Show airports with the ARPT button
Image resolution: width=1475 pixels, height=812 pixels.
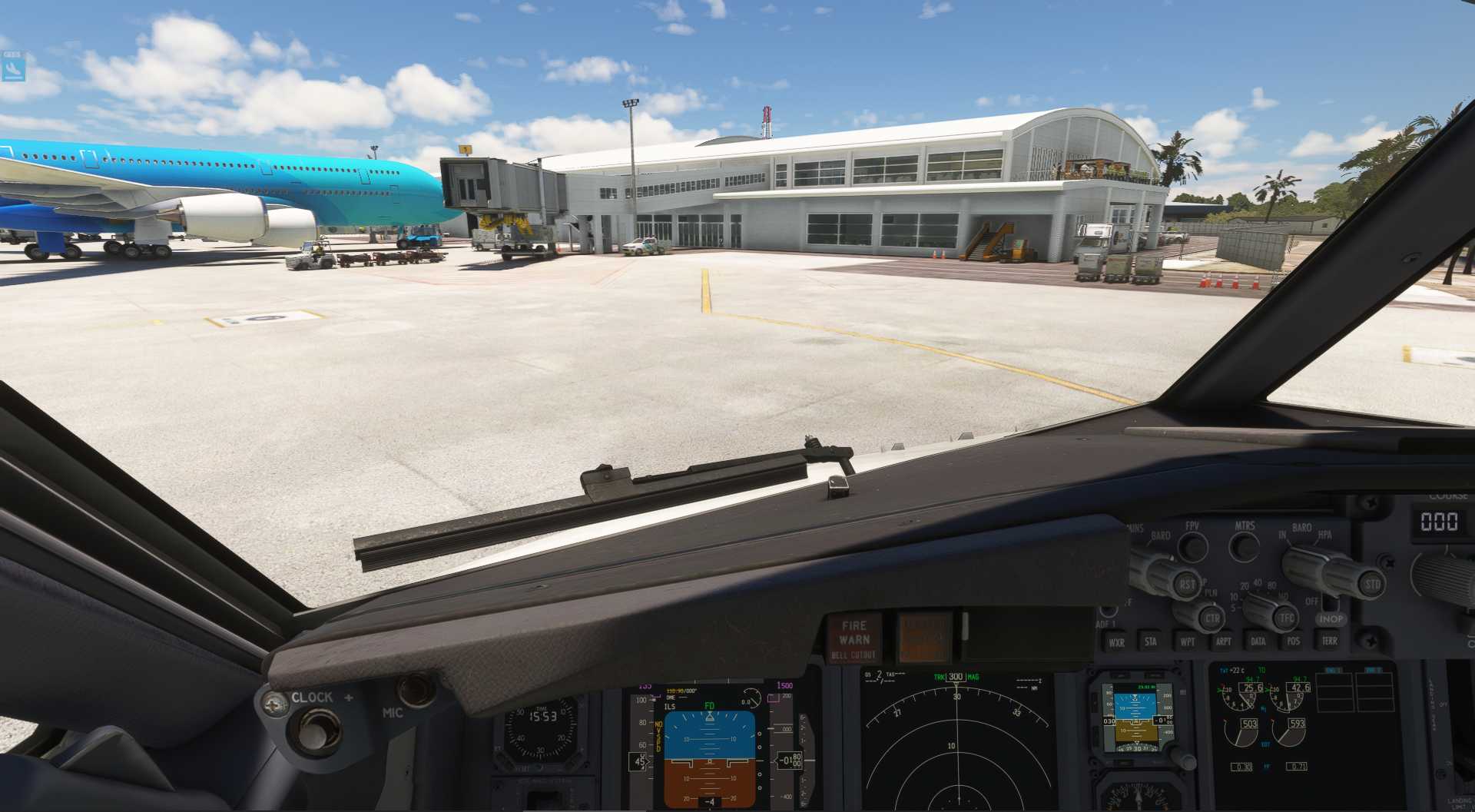tap(1223, 641)
